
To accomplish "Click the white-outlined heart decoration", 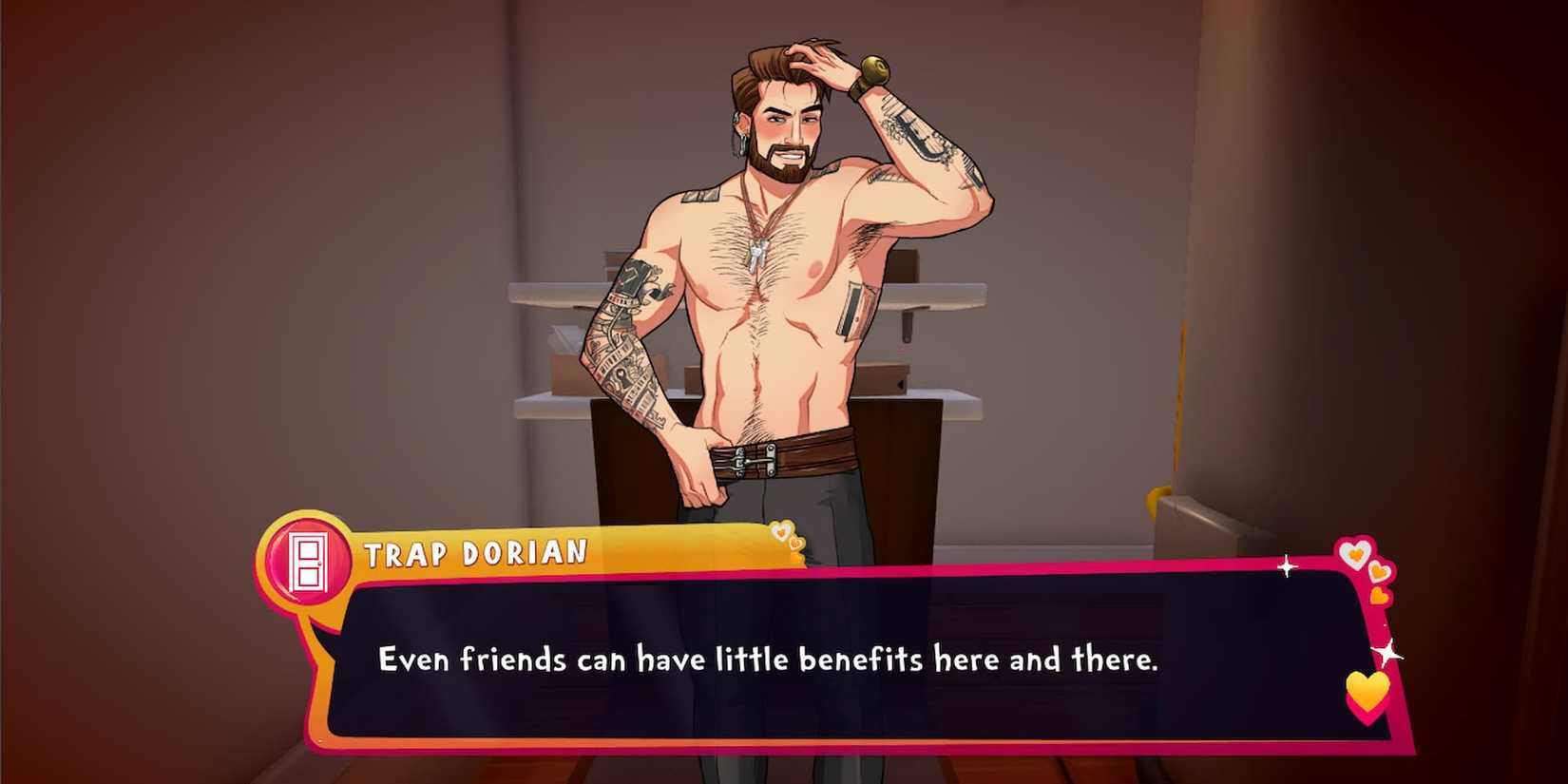I will point(1356,553).
